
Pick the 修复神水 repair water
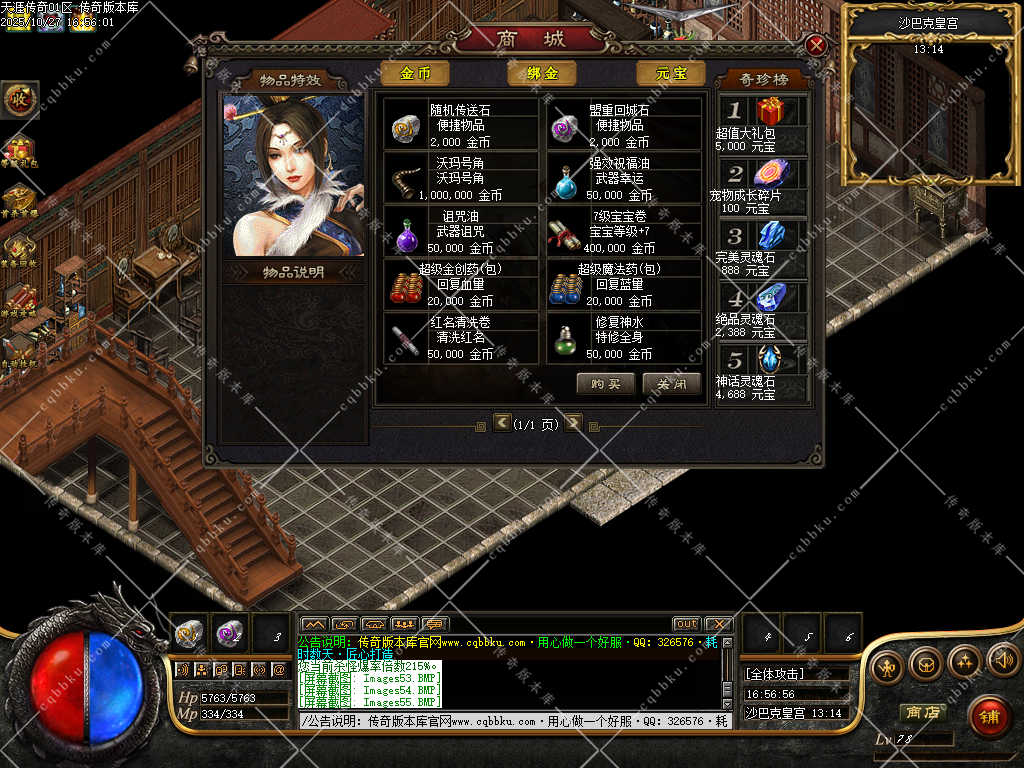point(624,339)
